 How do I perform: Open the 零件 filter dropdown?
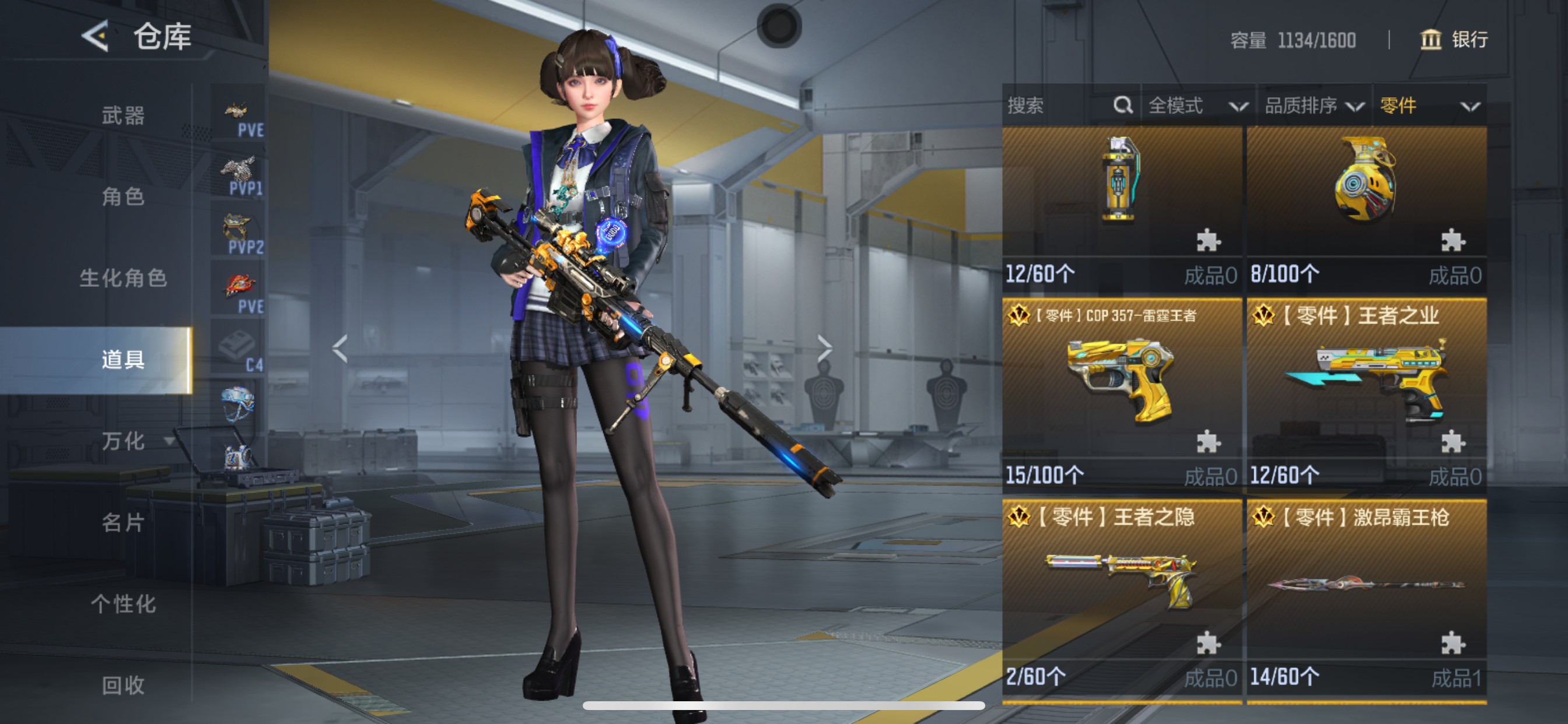click(x=1428, y=106)
